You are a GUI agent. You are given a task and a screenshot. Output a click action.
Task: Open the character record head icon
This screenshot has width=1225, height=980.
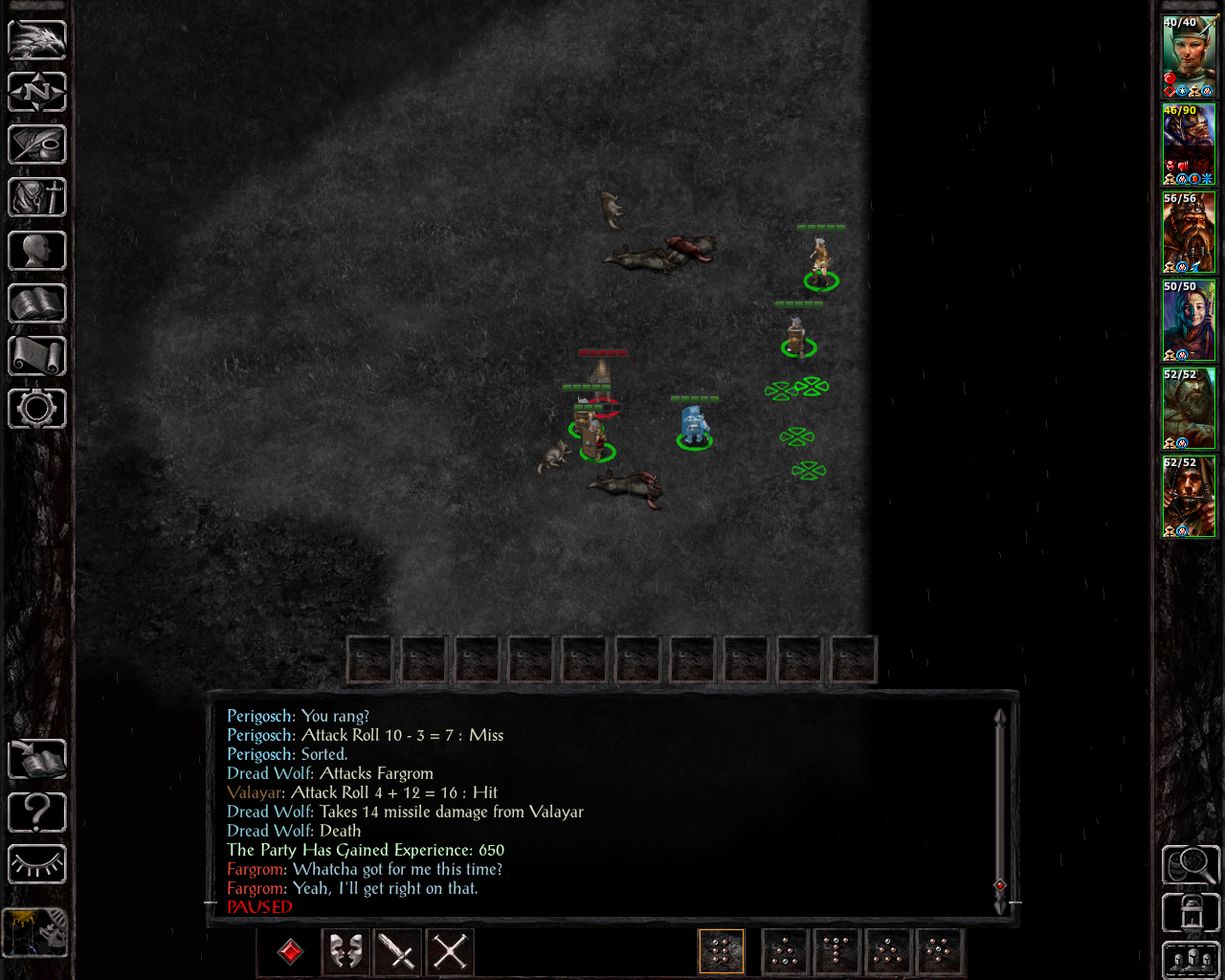point(37,251)
